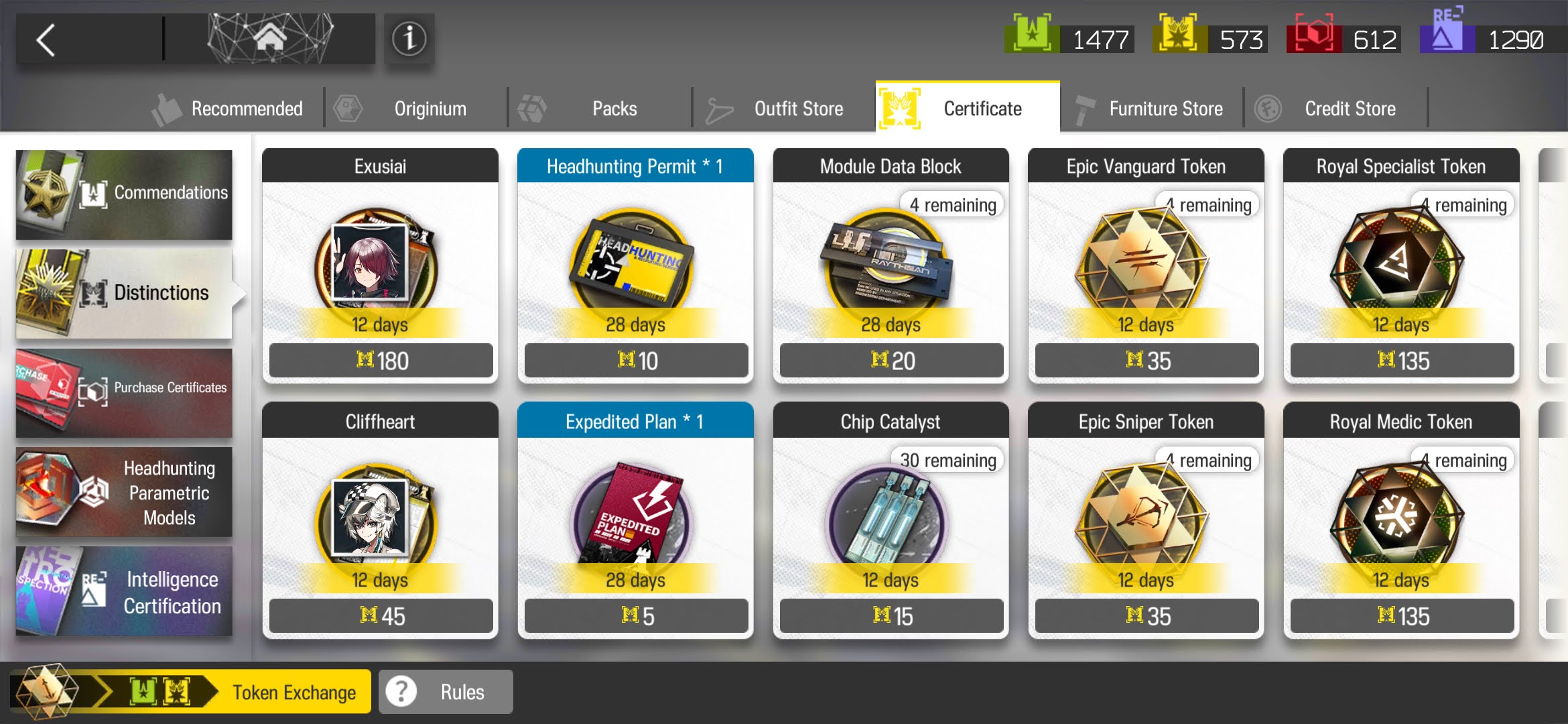Open the Originium store tab
Screen dimensions: 1568x724
[x=415, y=109]
